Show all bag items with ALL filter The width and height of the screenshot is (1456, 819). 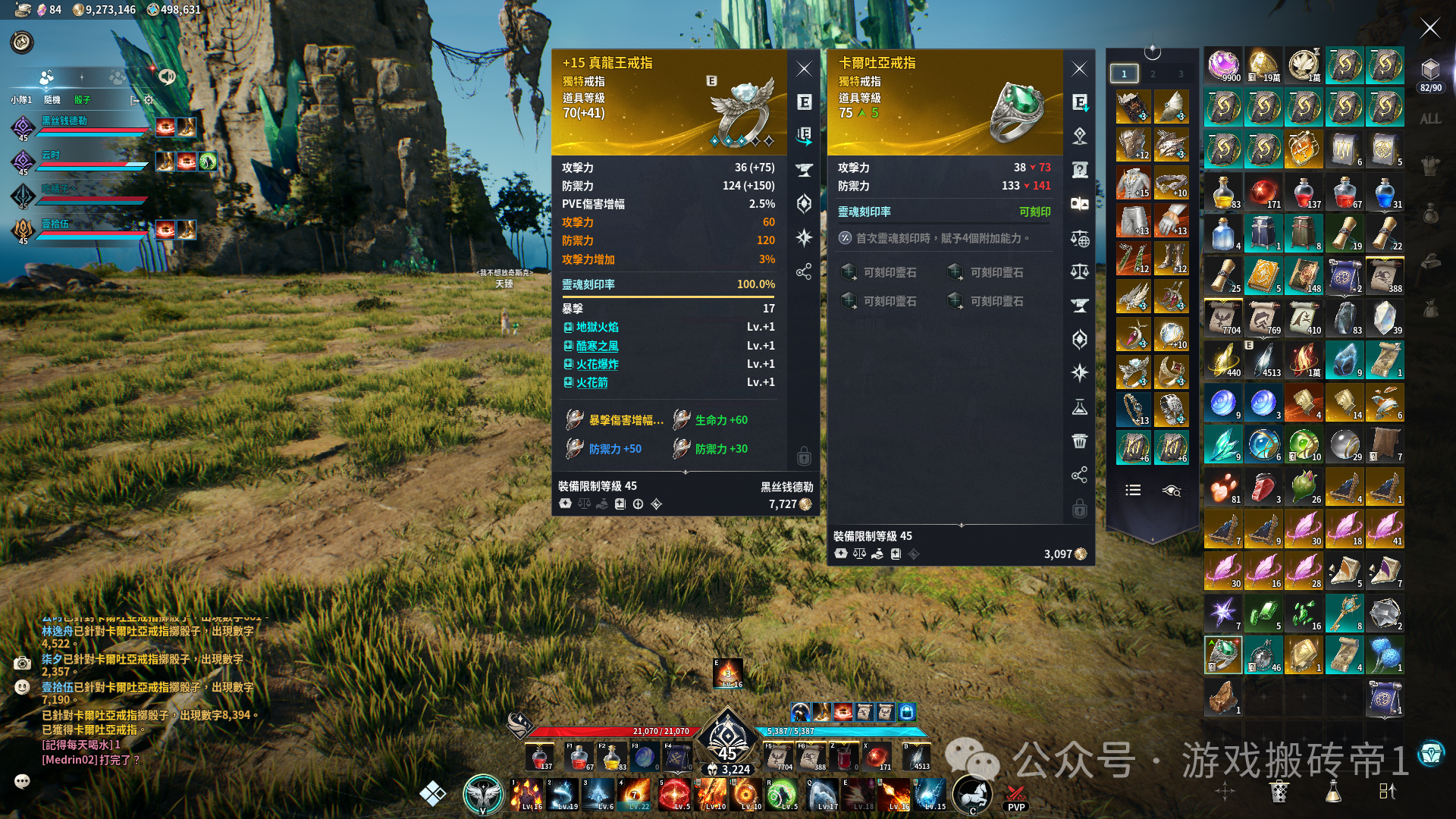(x=1430, y=119)
